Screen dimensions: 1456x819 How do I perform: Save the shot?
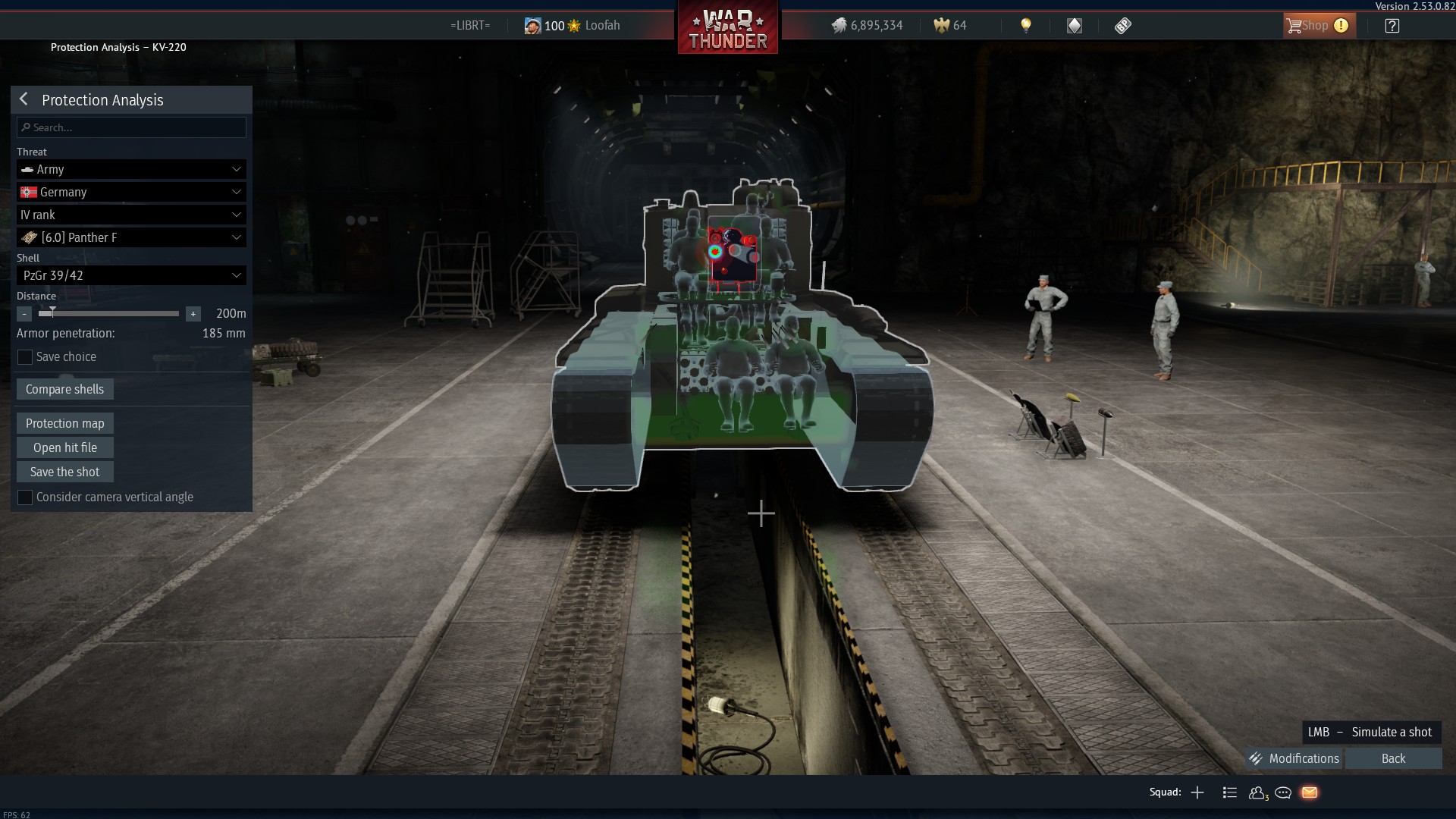[x=65, y=472]
